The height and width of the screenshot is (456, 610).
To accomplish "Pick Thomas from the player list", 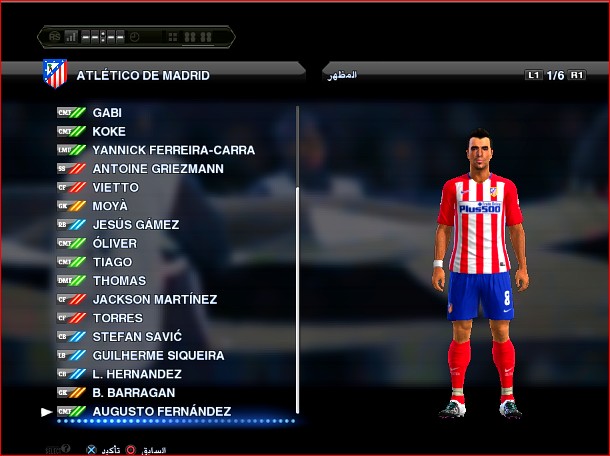I will point(119,281).
